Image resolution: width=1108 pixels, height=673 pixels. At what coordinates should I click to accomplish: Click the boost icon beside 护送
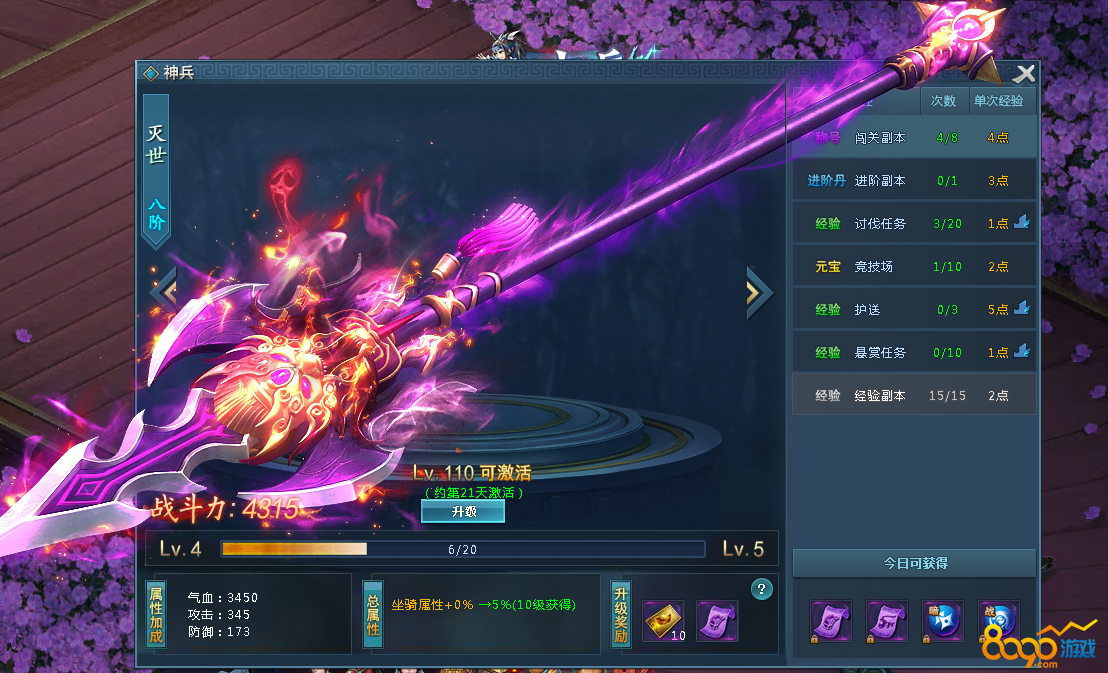[1021, 309]
